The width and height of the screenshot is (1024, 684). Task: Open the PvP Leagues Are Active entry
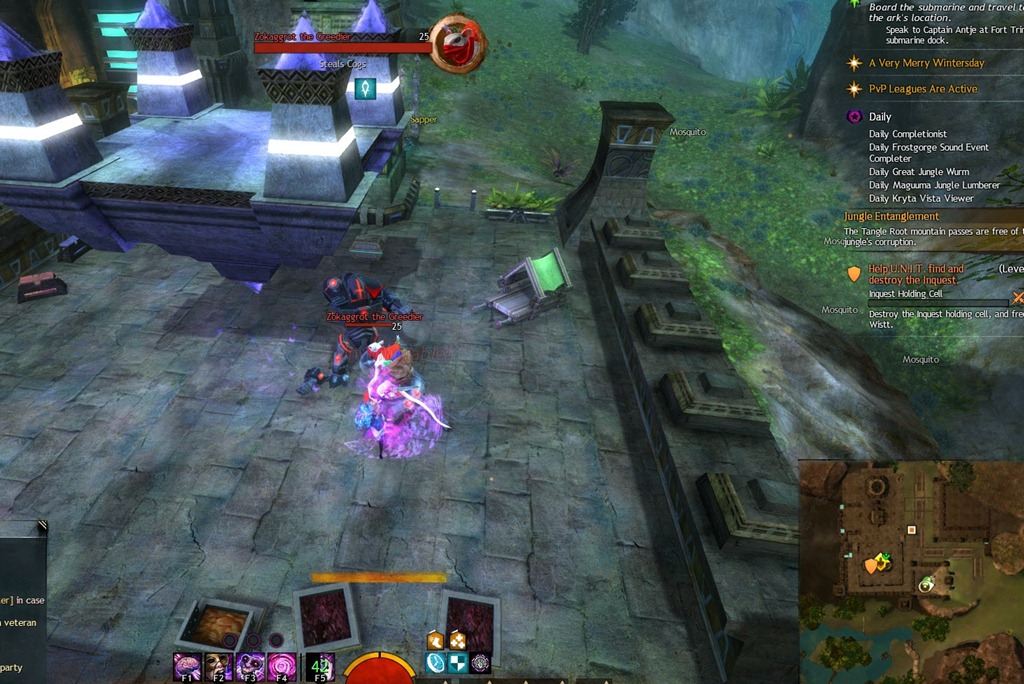pyautogui.click(x=922, y=89)
